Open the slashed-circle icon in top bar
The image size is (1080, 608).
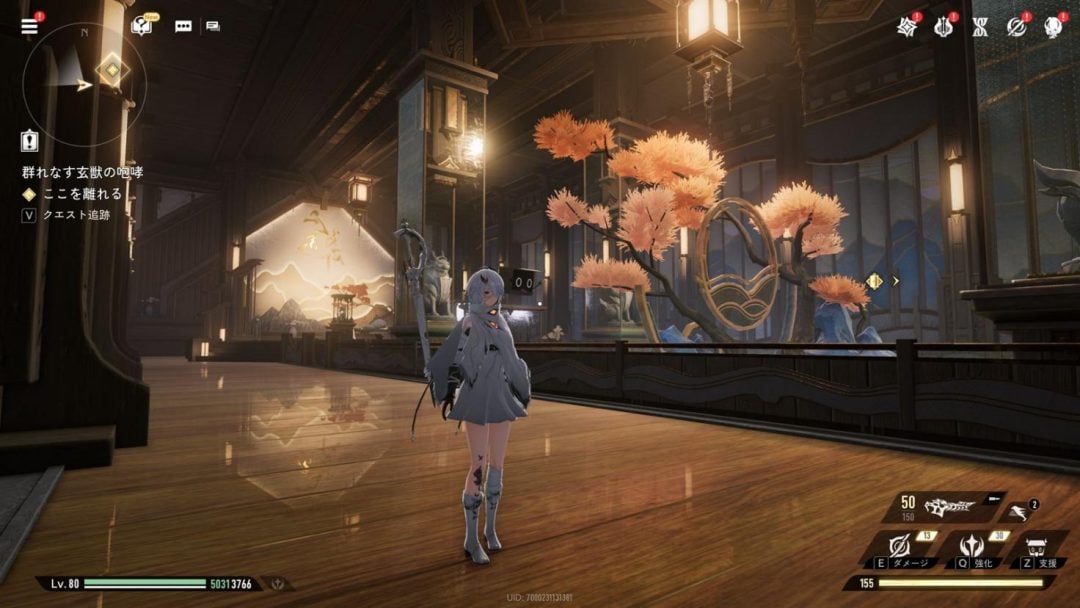point(1017,27)
